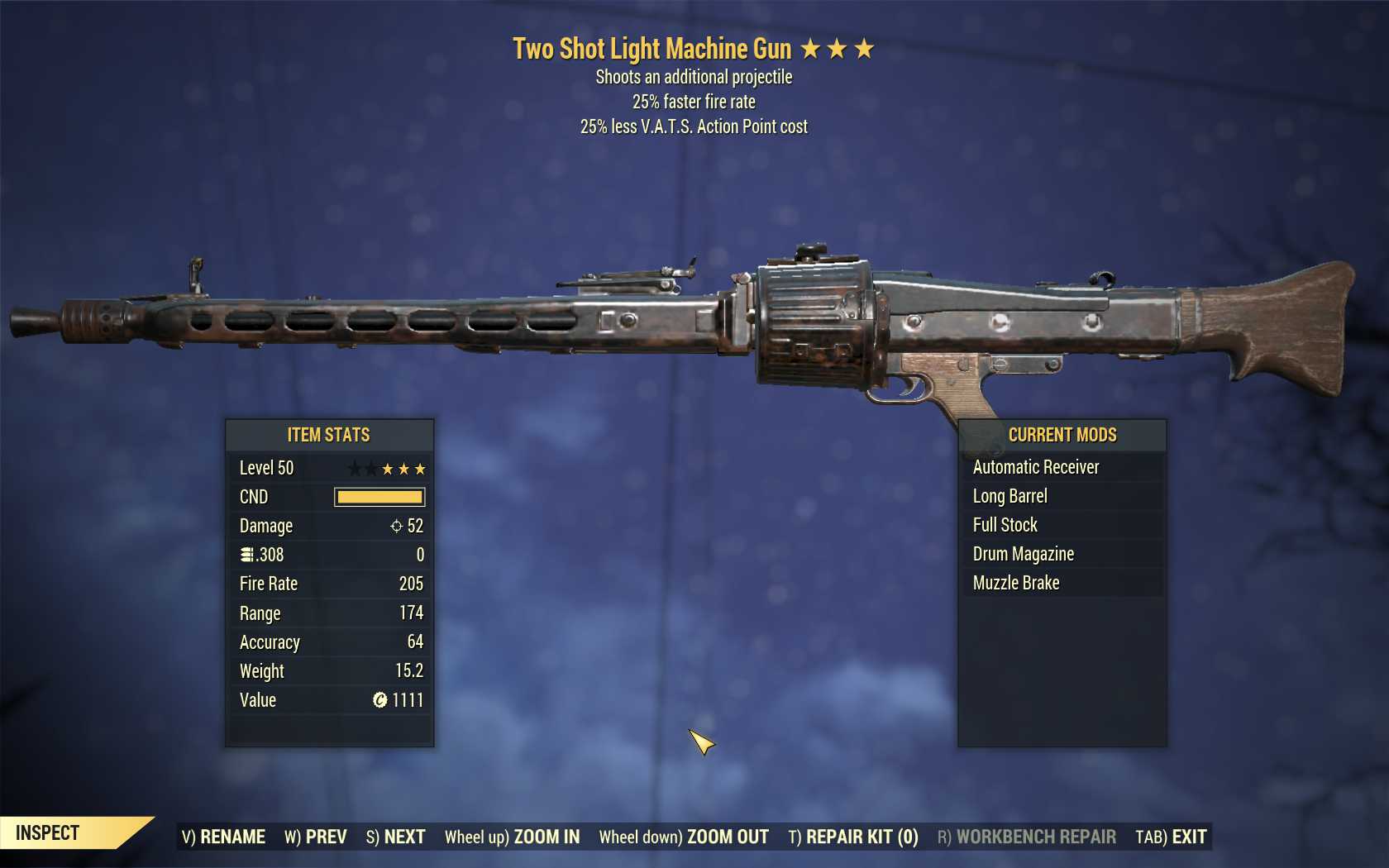
Task: Select Tab EXIT from the bottom bar
Action: pyautogui.click(x=1171, y=837)
